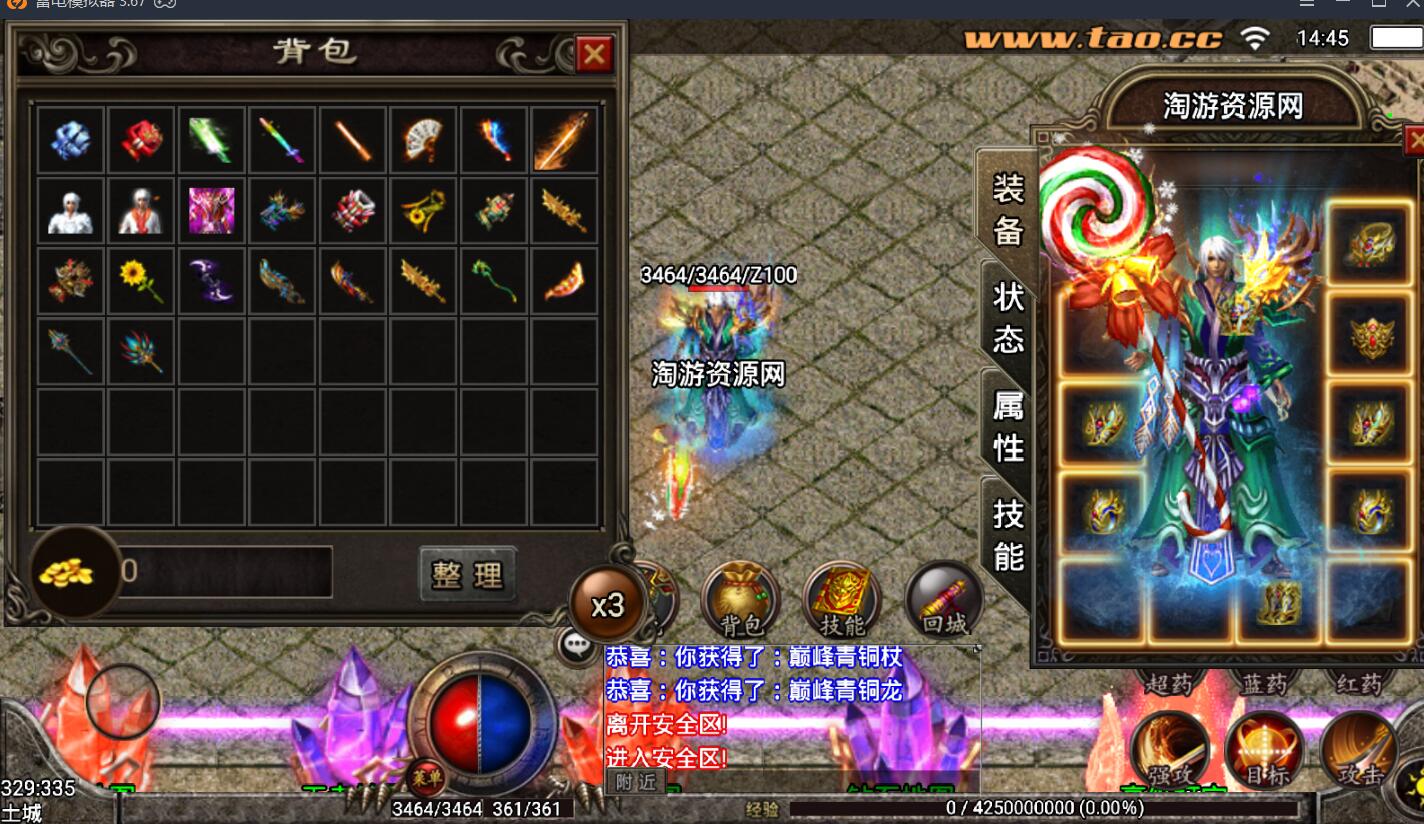Open the 菜单 menu button
1424x824 pixels.
point(425,777)
